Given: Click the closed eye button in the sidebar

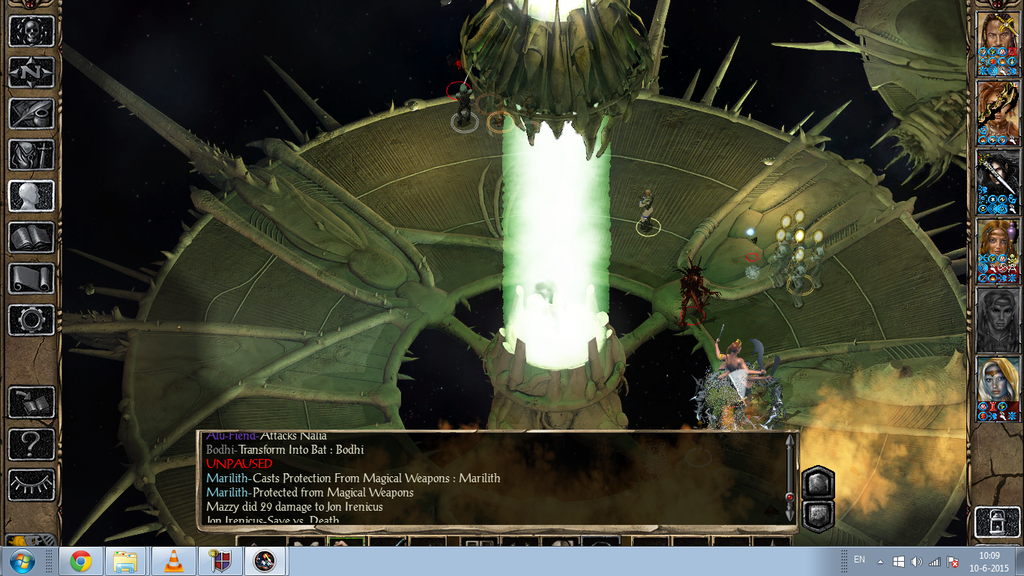Looking at the screenshot, I should click(31, 485).
